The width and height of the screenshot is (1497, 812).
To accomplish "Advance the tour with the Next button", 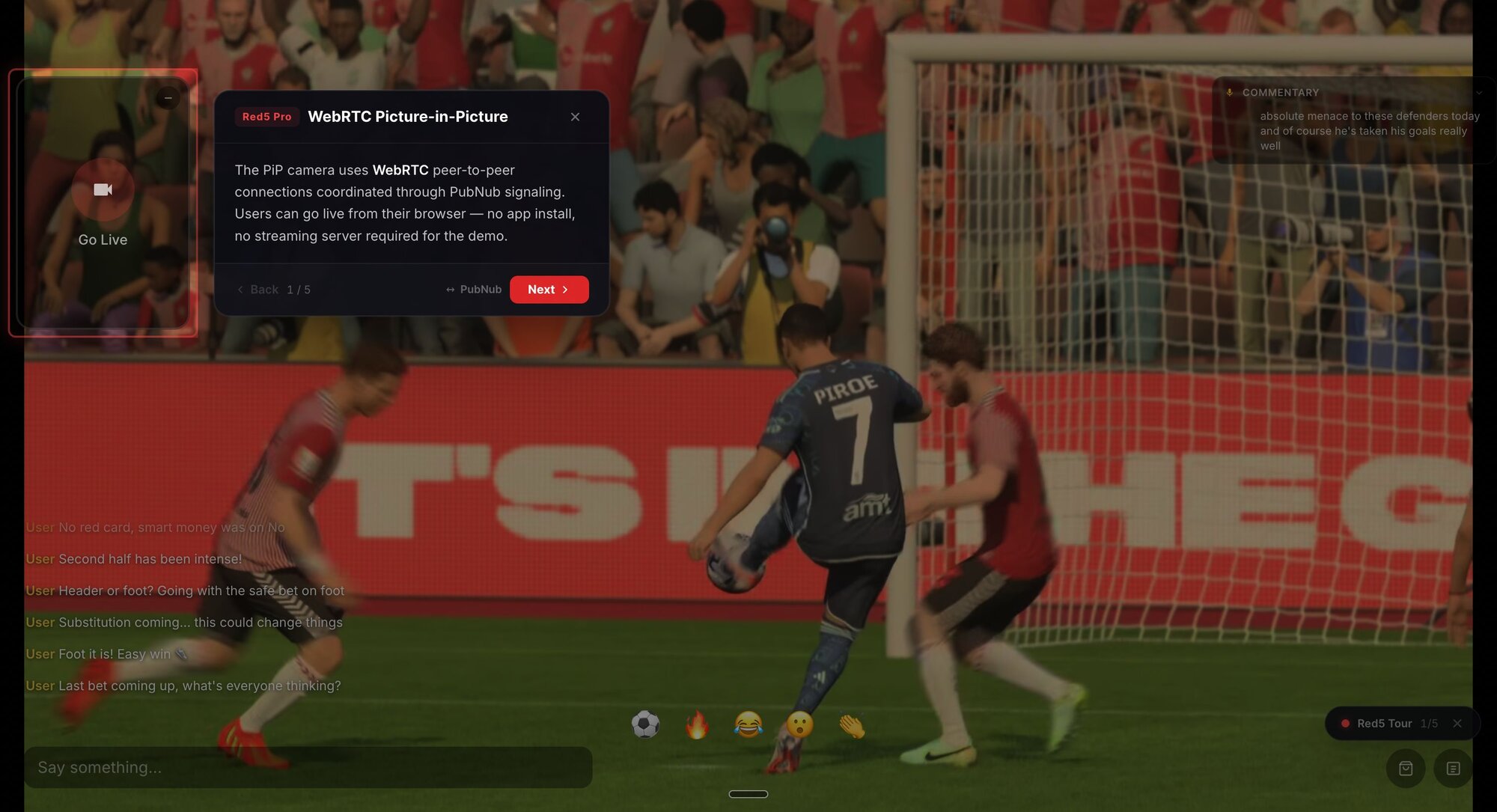I will [549, 290].
